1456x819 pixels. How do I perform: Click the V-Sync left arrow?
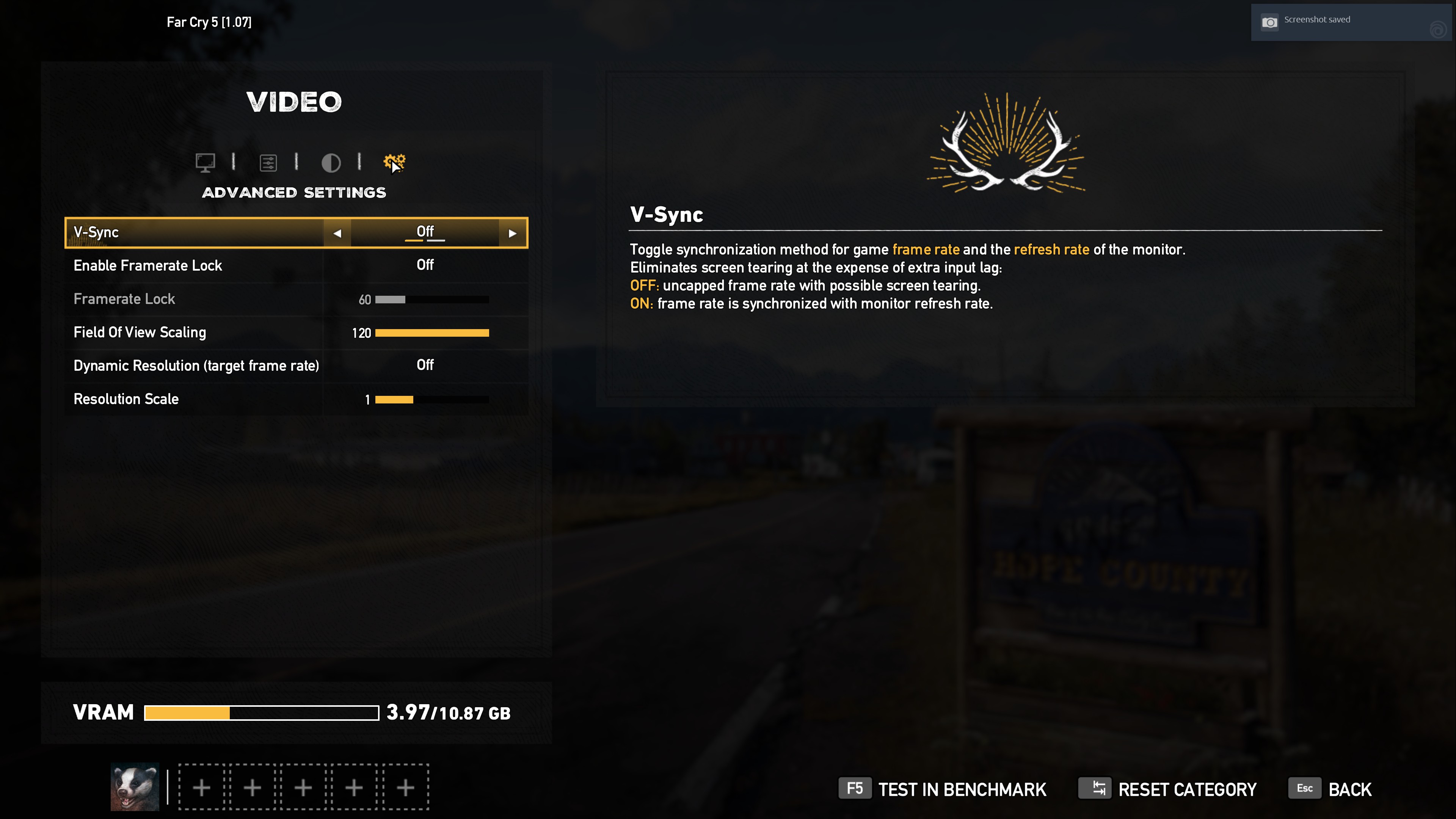(x=337, y=233)
